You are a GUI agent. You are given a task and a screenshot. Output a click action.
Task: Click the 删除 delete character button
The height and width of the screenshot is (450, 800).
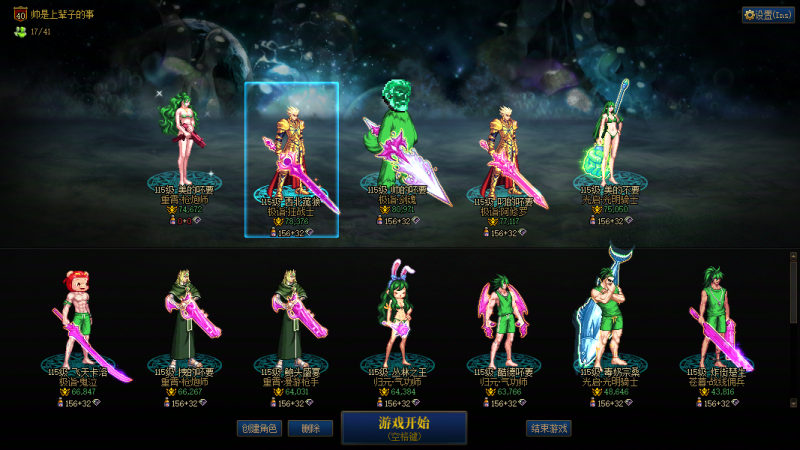[310, 428]
